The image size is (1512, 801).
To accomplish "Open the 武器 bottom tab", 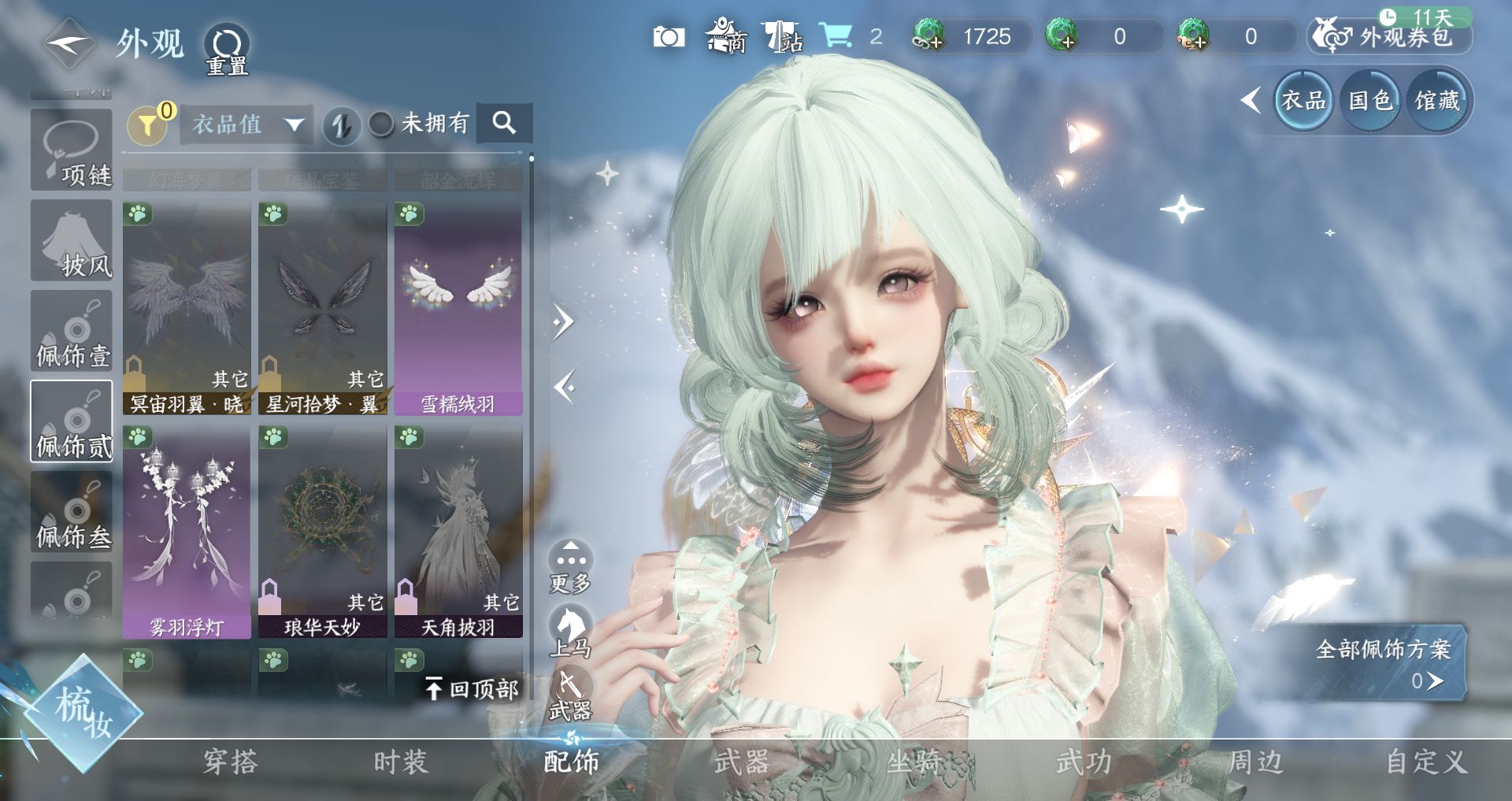I will pyautogui.click(x=741, y=762).
